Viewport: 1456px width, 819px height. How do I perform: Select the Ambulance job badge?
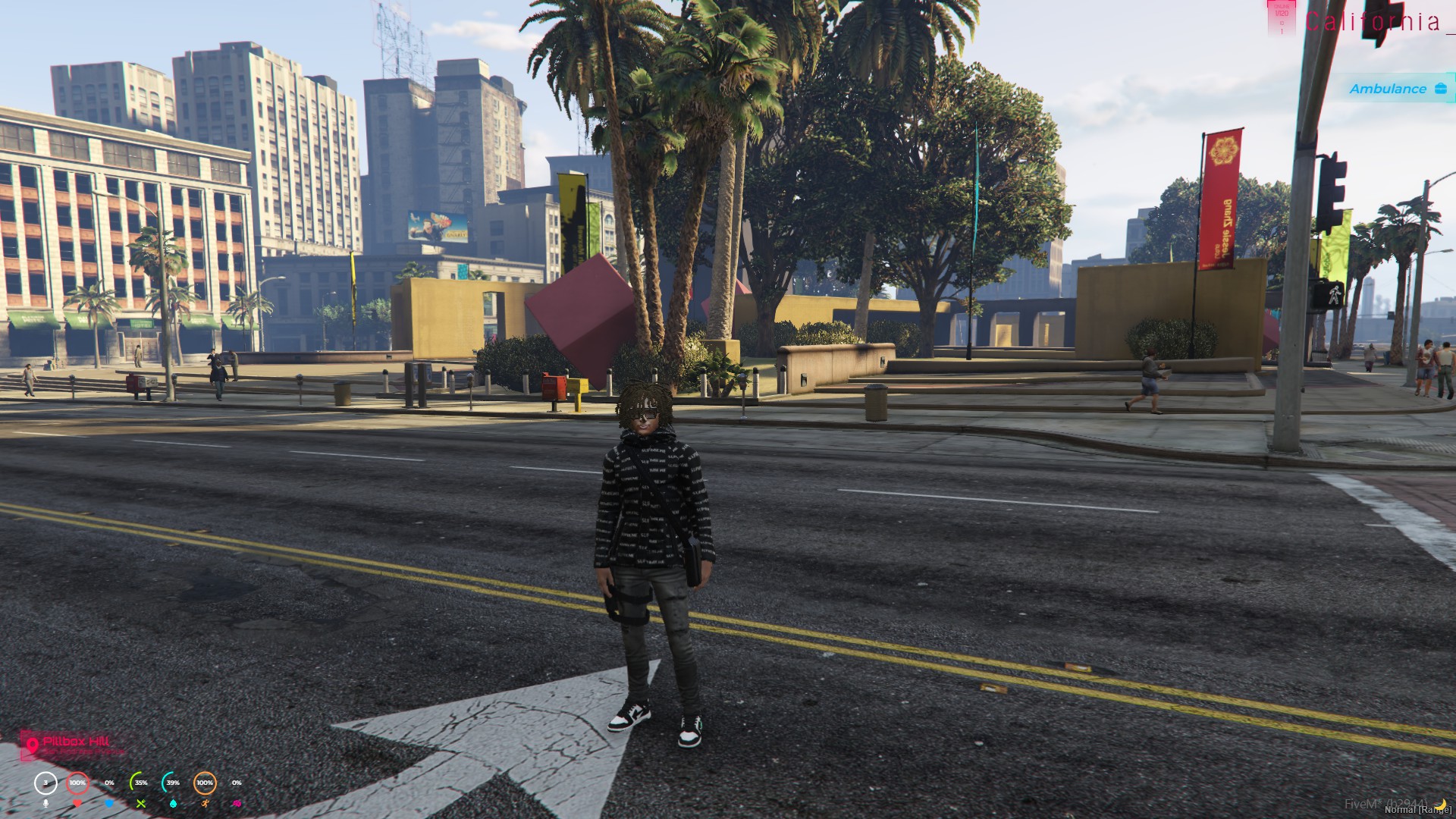[1394, 89]
